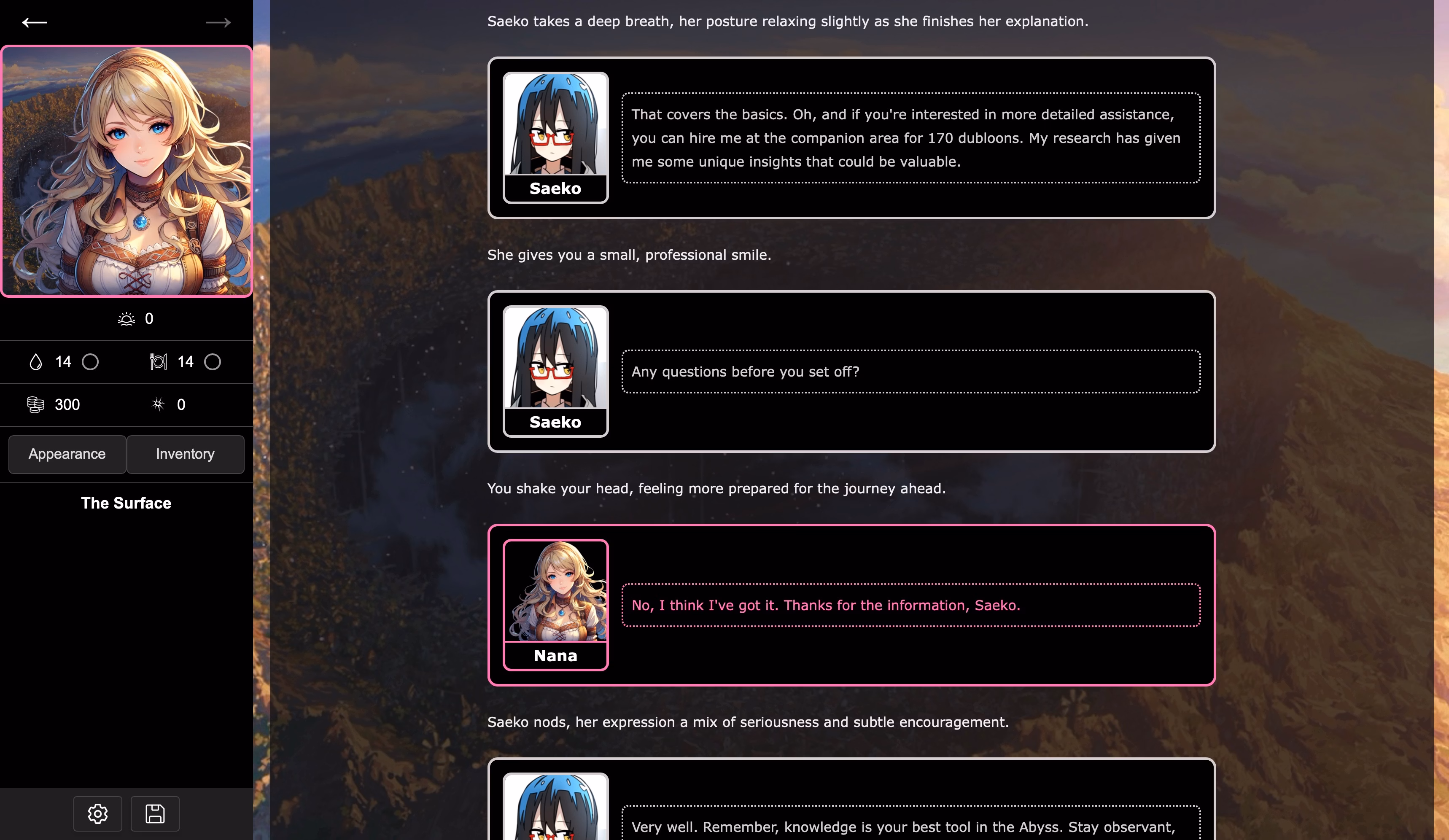The height and width of the screenshot is (840, 1449).
Task: Click the forward navigation arrow
Action: (x=217, y=22)
